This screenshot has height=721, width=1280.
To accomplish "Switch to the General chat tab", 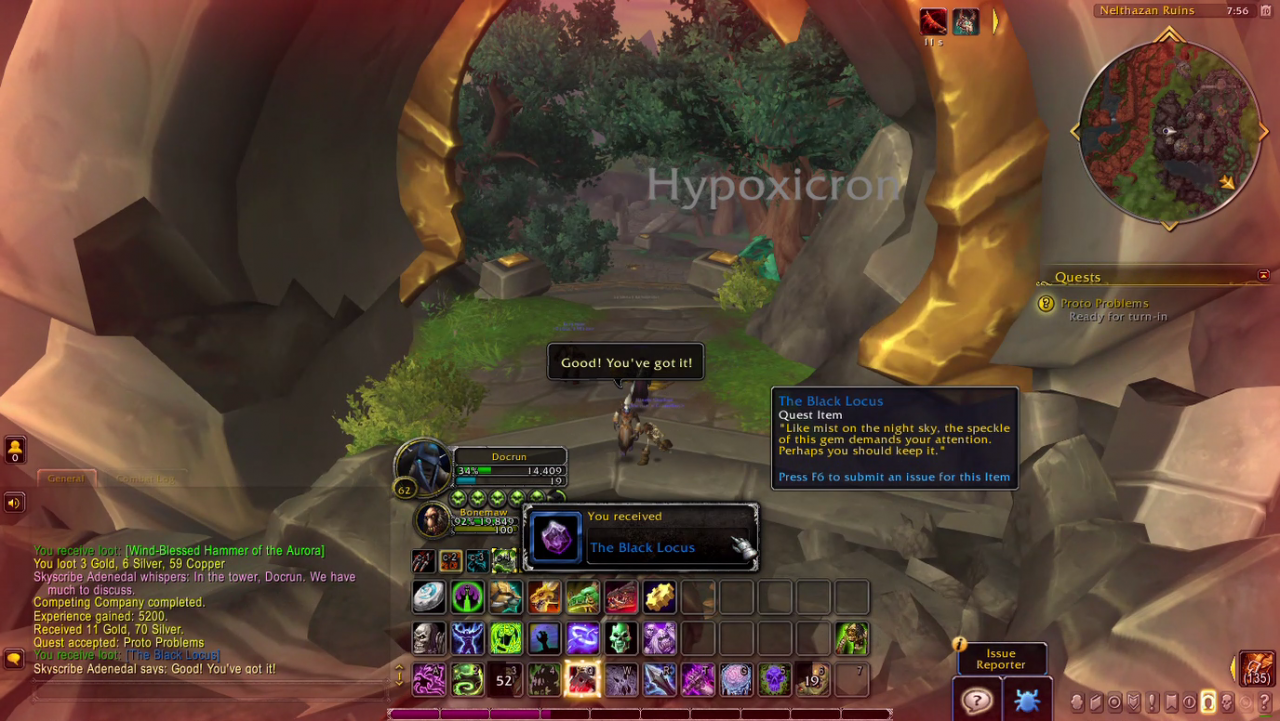I will (66, 478).
